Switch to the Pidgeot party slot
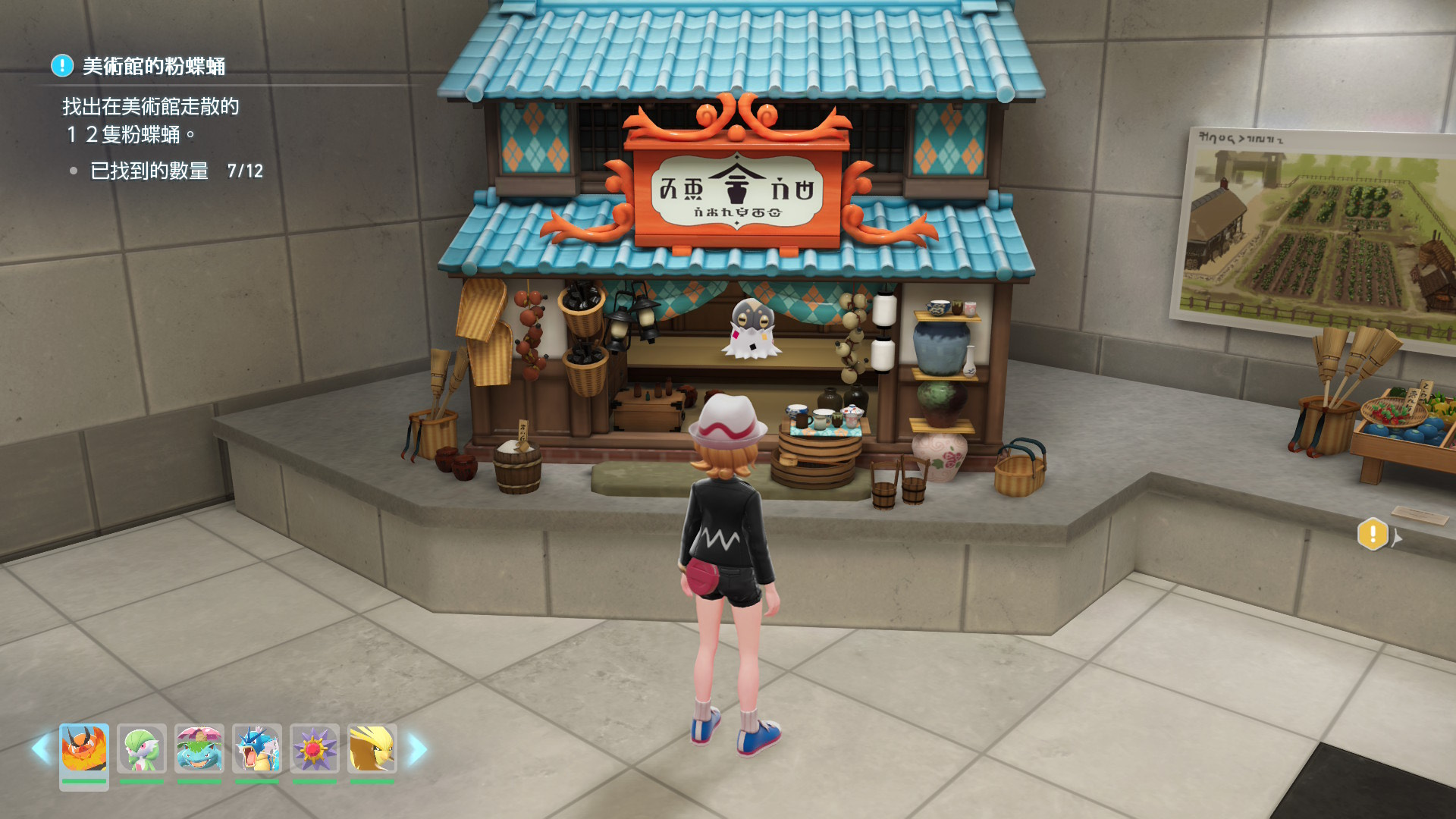The height and width of the screenshot is (819, 1456). (372, 749)
